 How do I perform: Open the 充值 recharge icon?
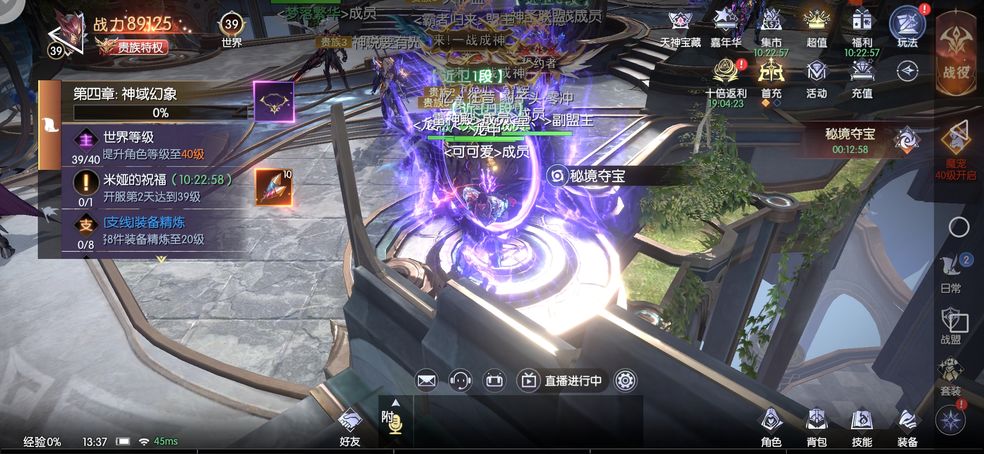coord(862,73)
